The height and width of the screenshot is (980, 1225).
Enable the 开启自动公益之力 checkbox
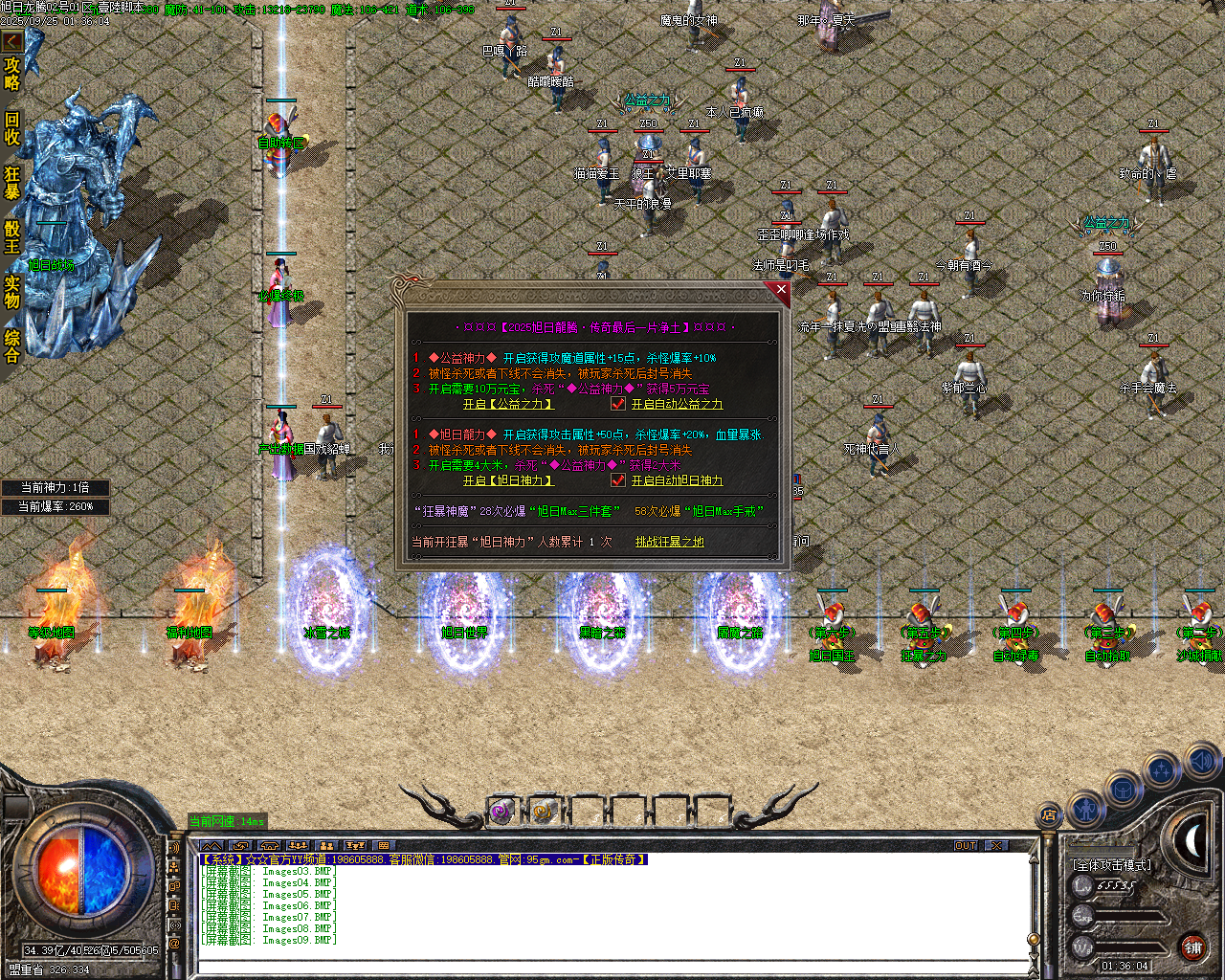tap(618, 403)
